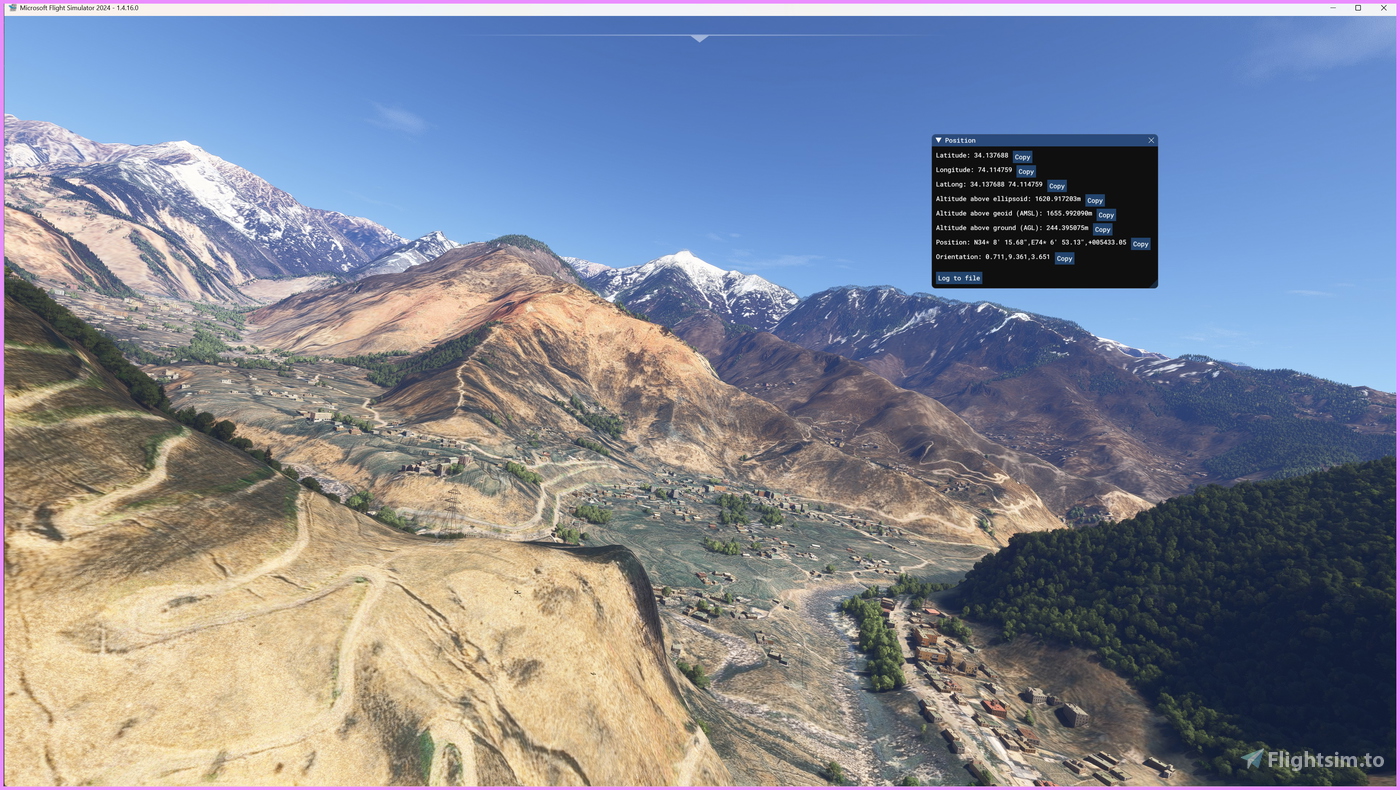Copy the combined LatLong coordinates
This screenshot has width=1400, height=790.
[1056, 184]
